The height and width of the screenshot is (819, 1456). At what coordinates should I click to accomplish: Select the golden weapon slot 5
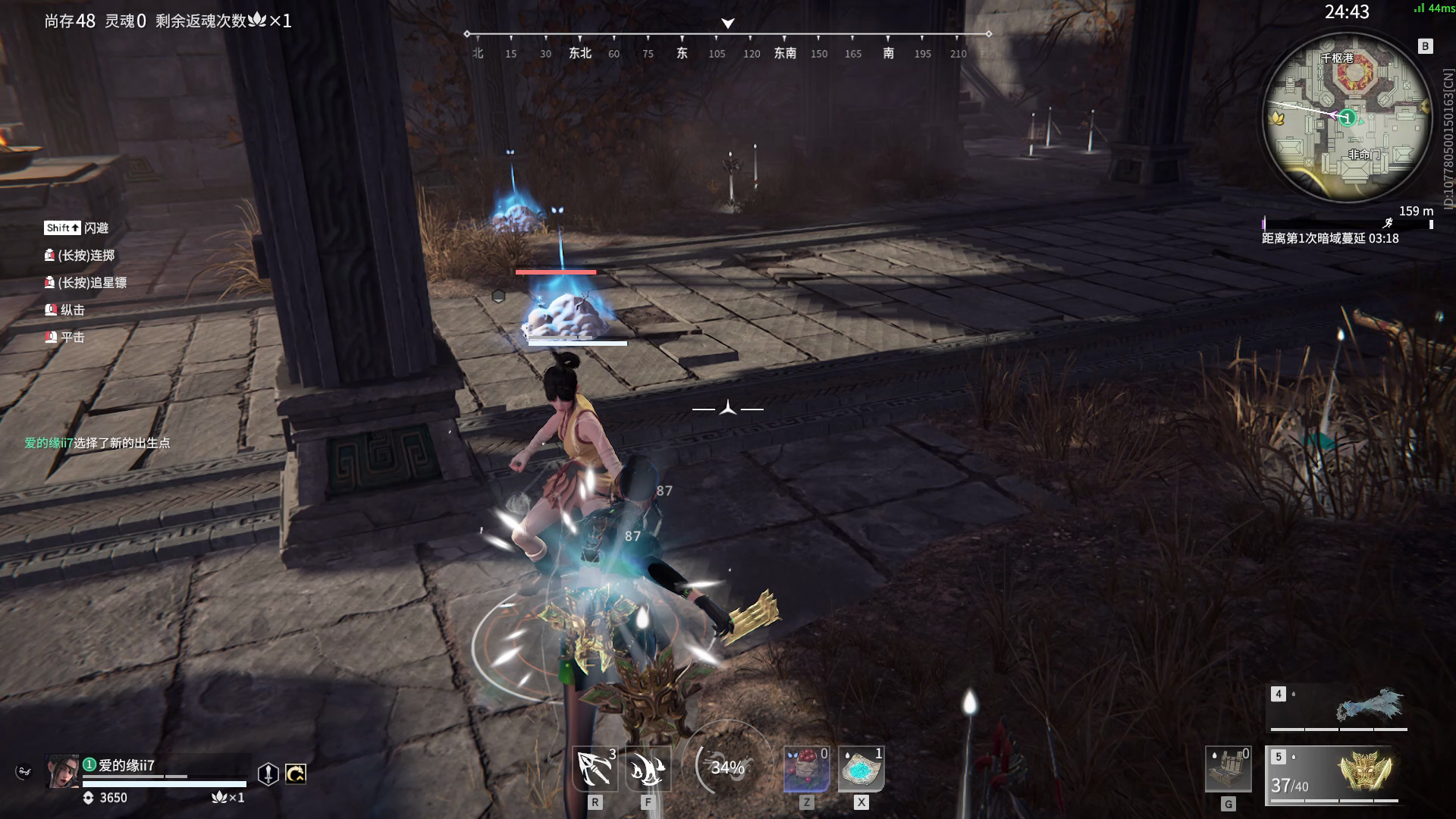(x=1332, y=774)
